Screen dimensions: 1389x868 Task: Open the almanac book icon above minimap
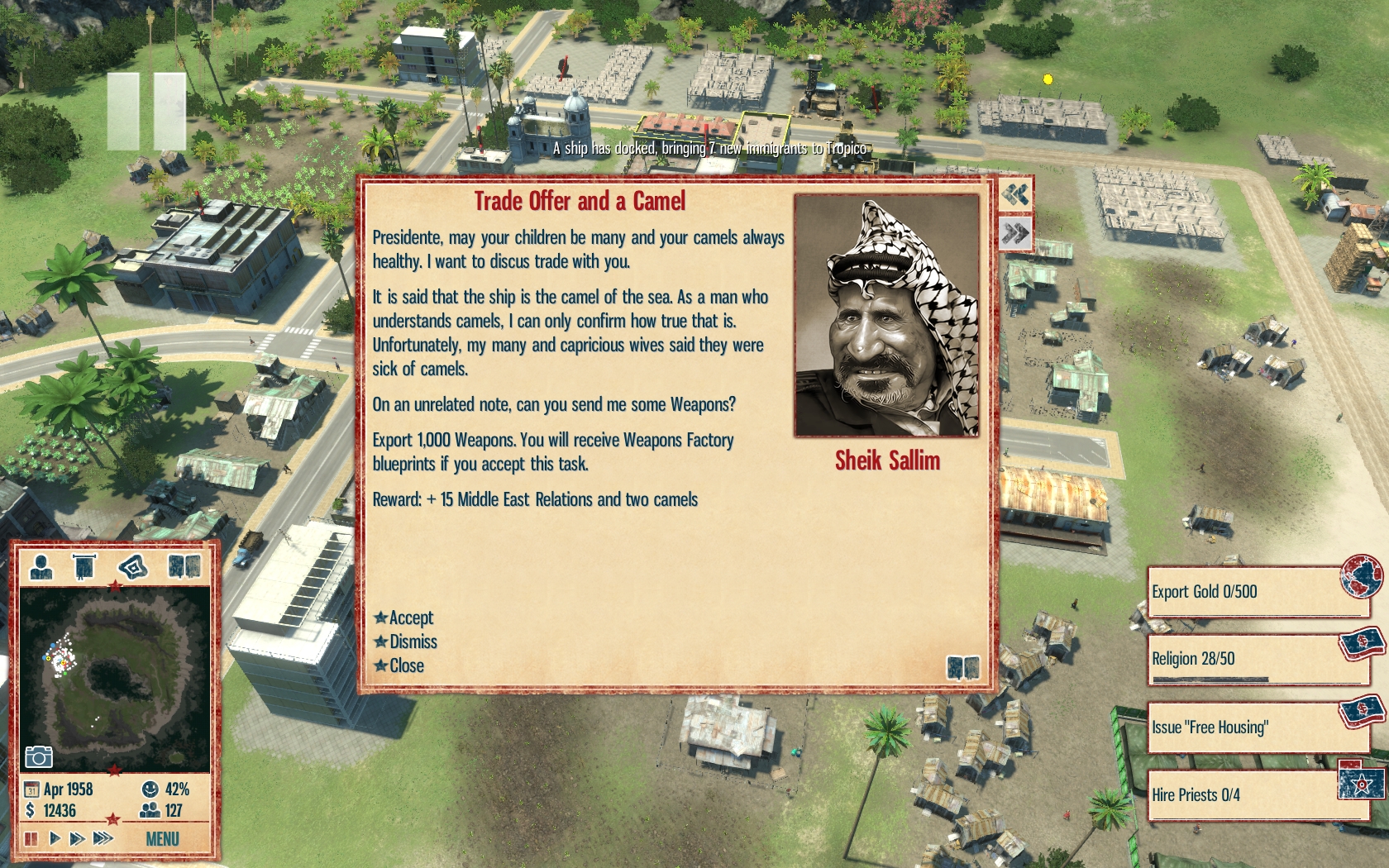pos(184,566)
